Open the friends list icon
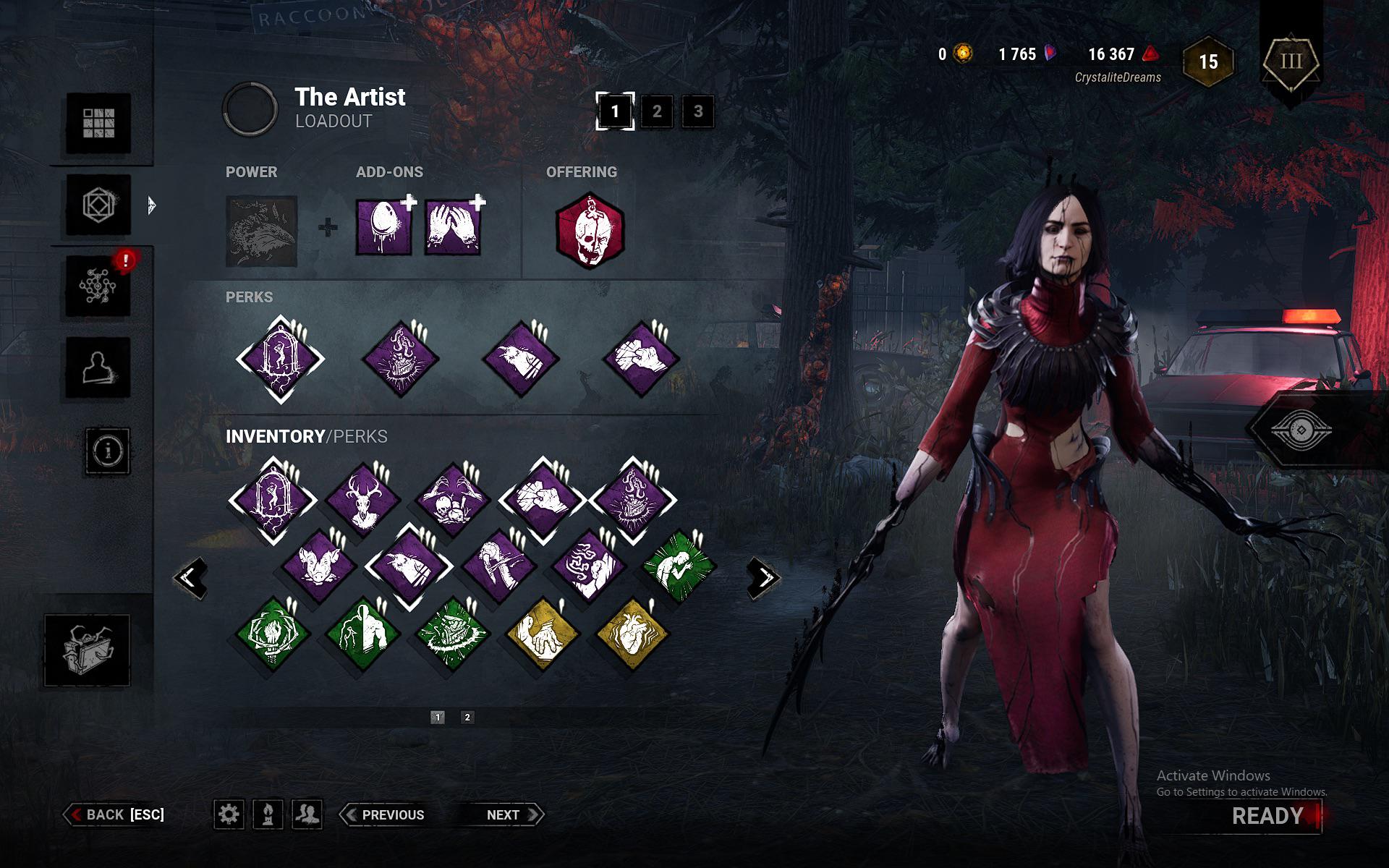The image size is (1389, 868). 305,814
